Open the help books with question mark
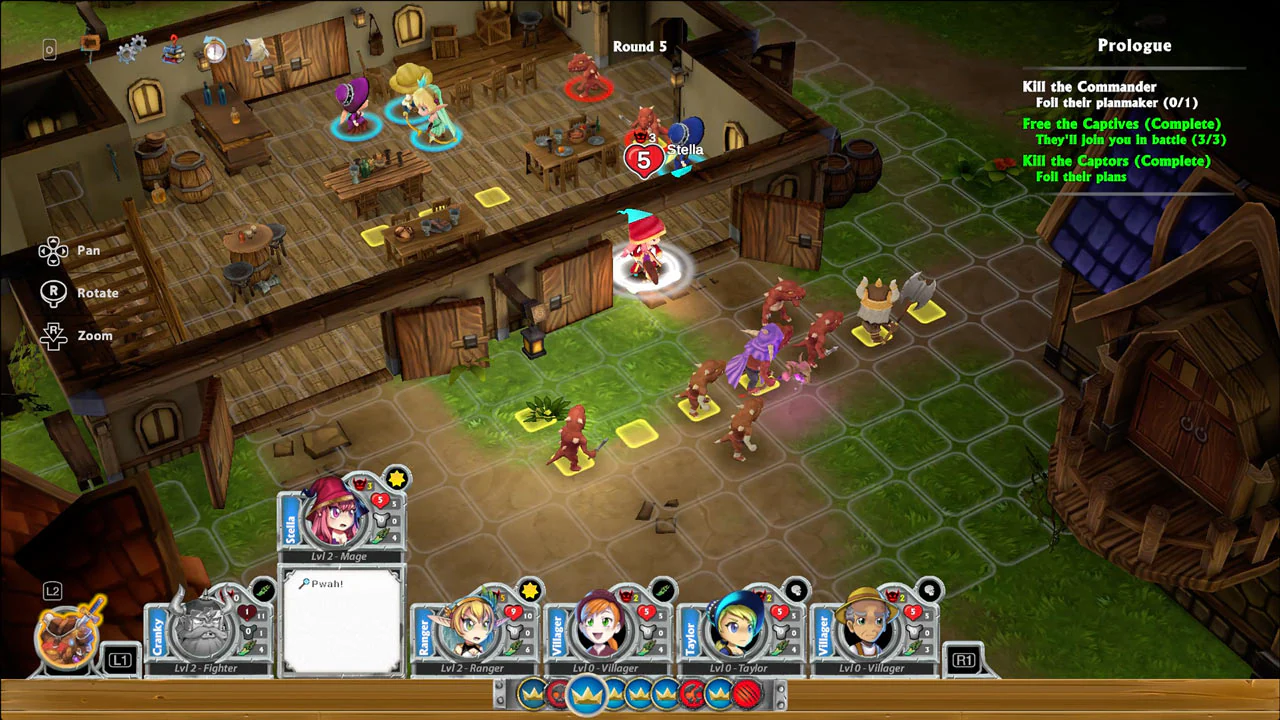The image size is (1280, 720). (x=175, y=48)
